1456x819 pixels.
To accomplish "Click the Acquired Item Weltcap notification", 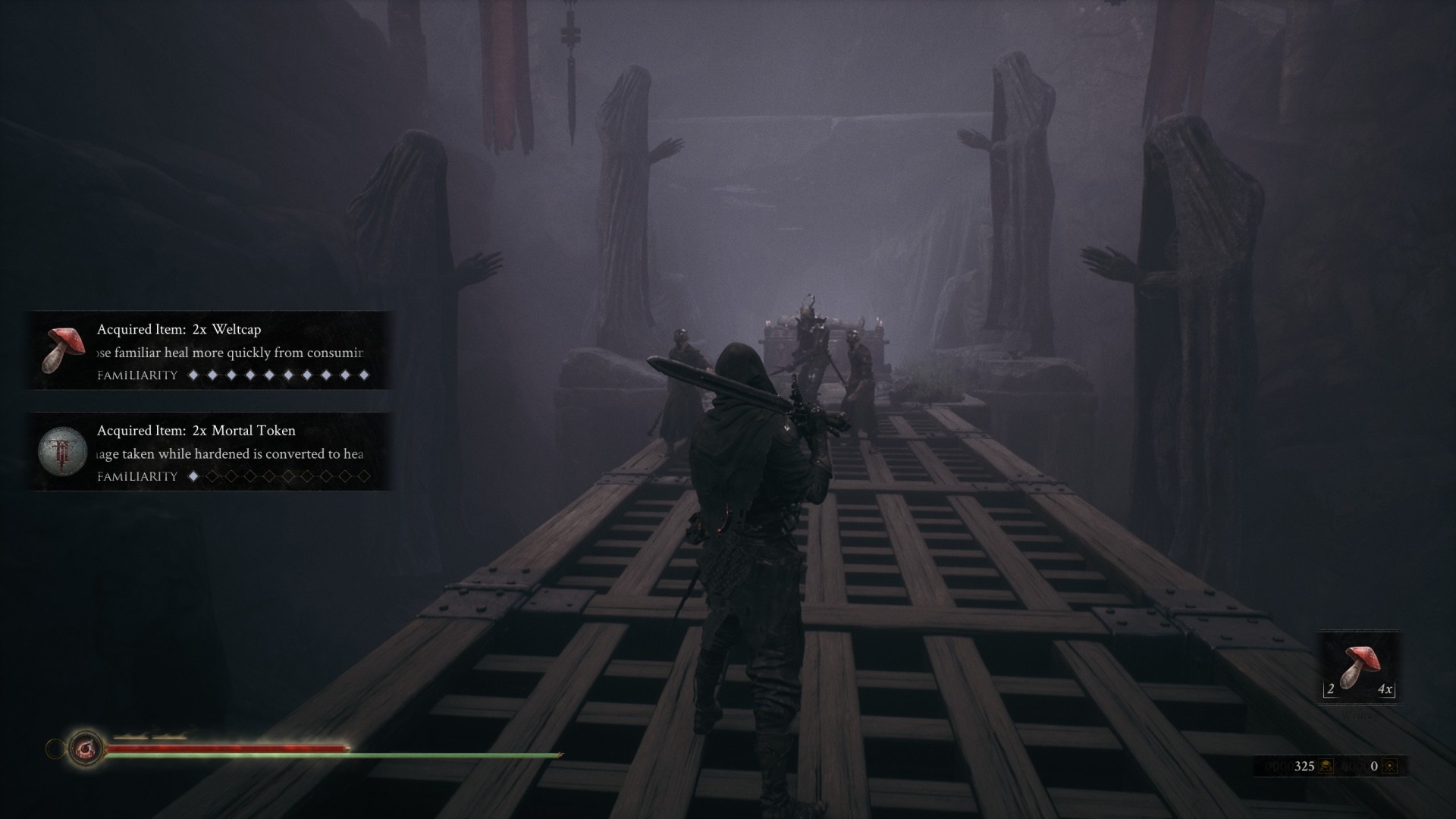I will (x=210, y=350).
